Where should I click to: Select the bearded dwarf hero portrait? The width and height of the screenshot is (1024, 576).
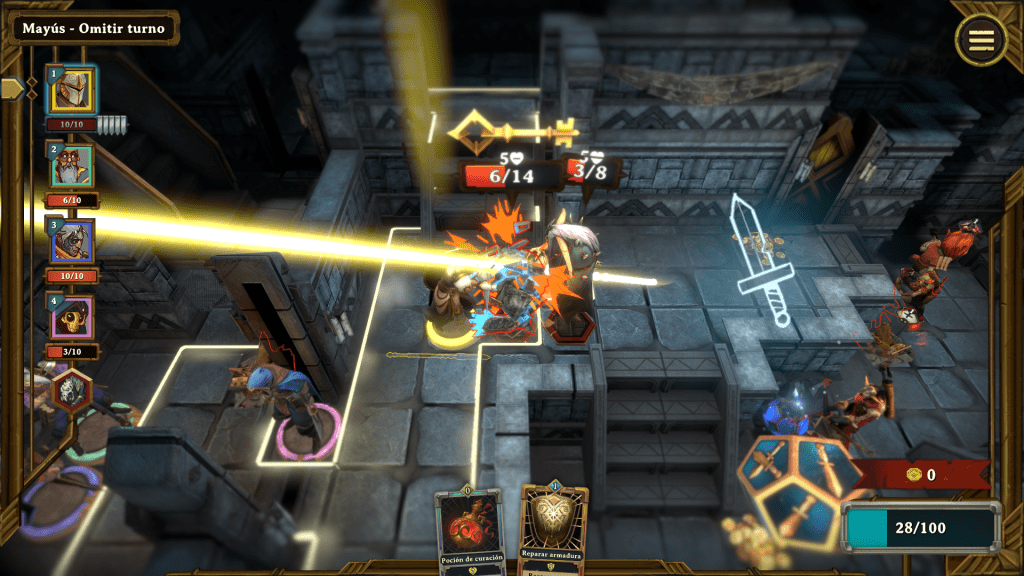(72, 166)
